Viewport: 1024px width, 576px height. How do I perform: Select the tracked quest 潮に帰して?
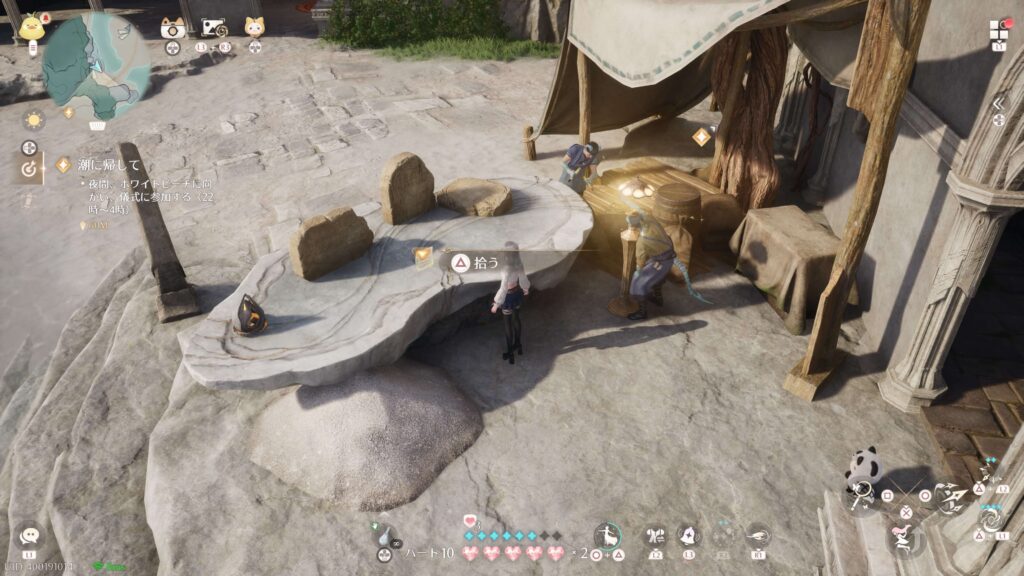click(100, 164)
